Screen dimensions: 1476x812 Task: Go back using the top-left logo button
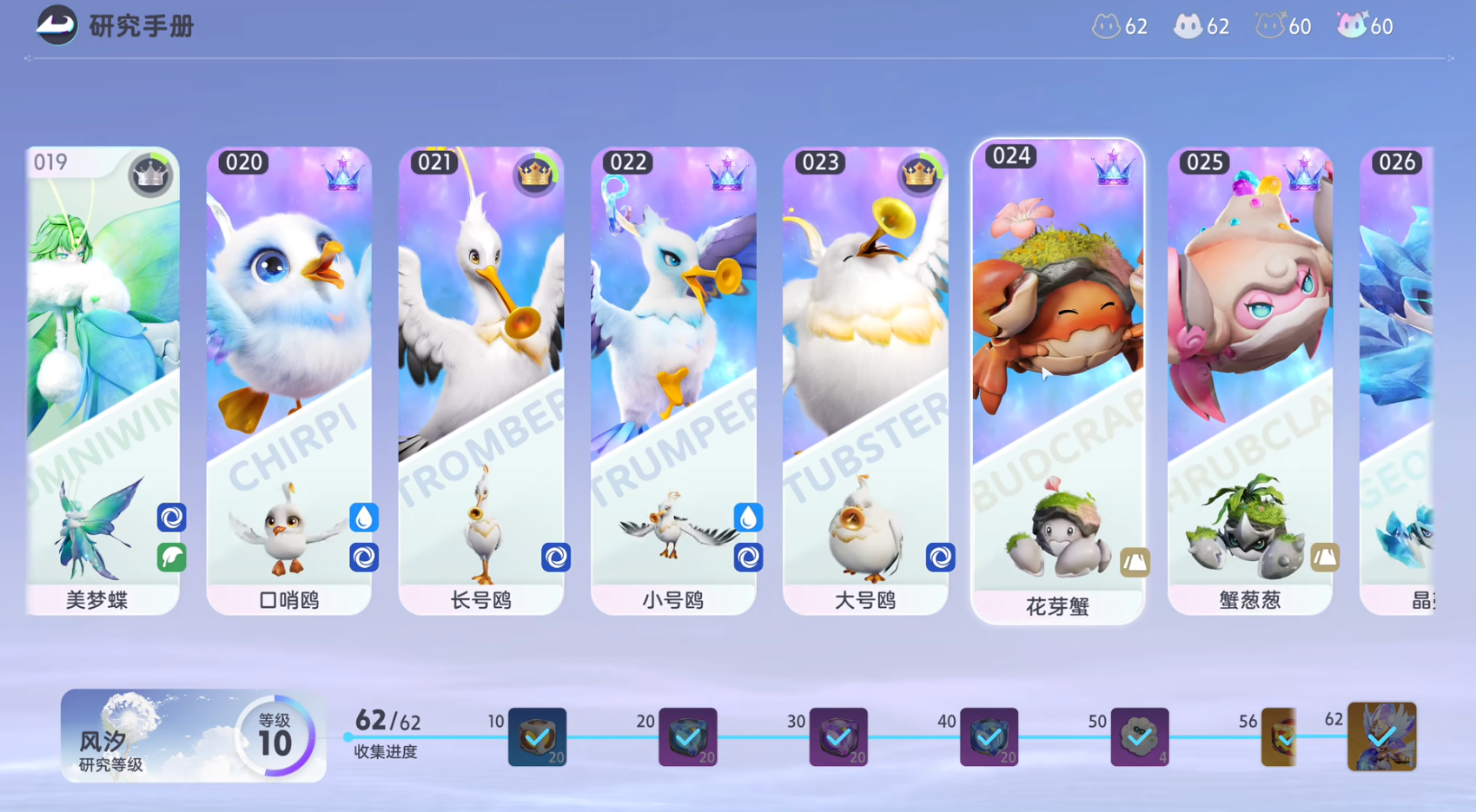[56, 25]
